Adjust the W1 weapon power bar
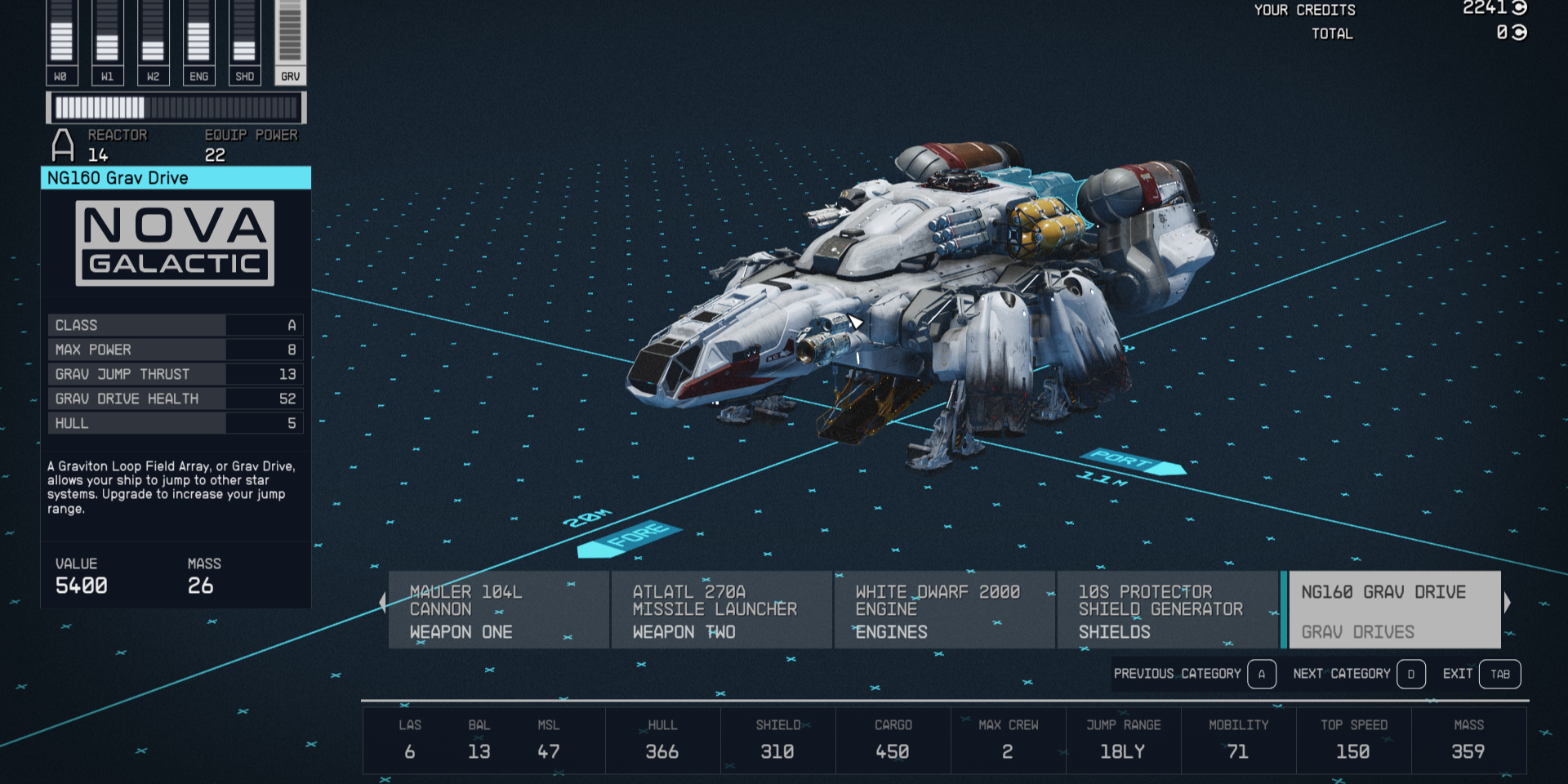Image resolution: width=1568 pixels, height=784 pixels. pyautogui.click(x=107, y=37)
